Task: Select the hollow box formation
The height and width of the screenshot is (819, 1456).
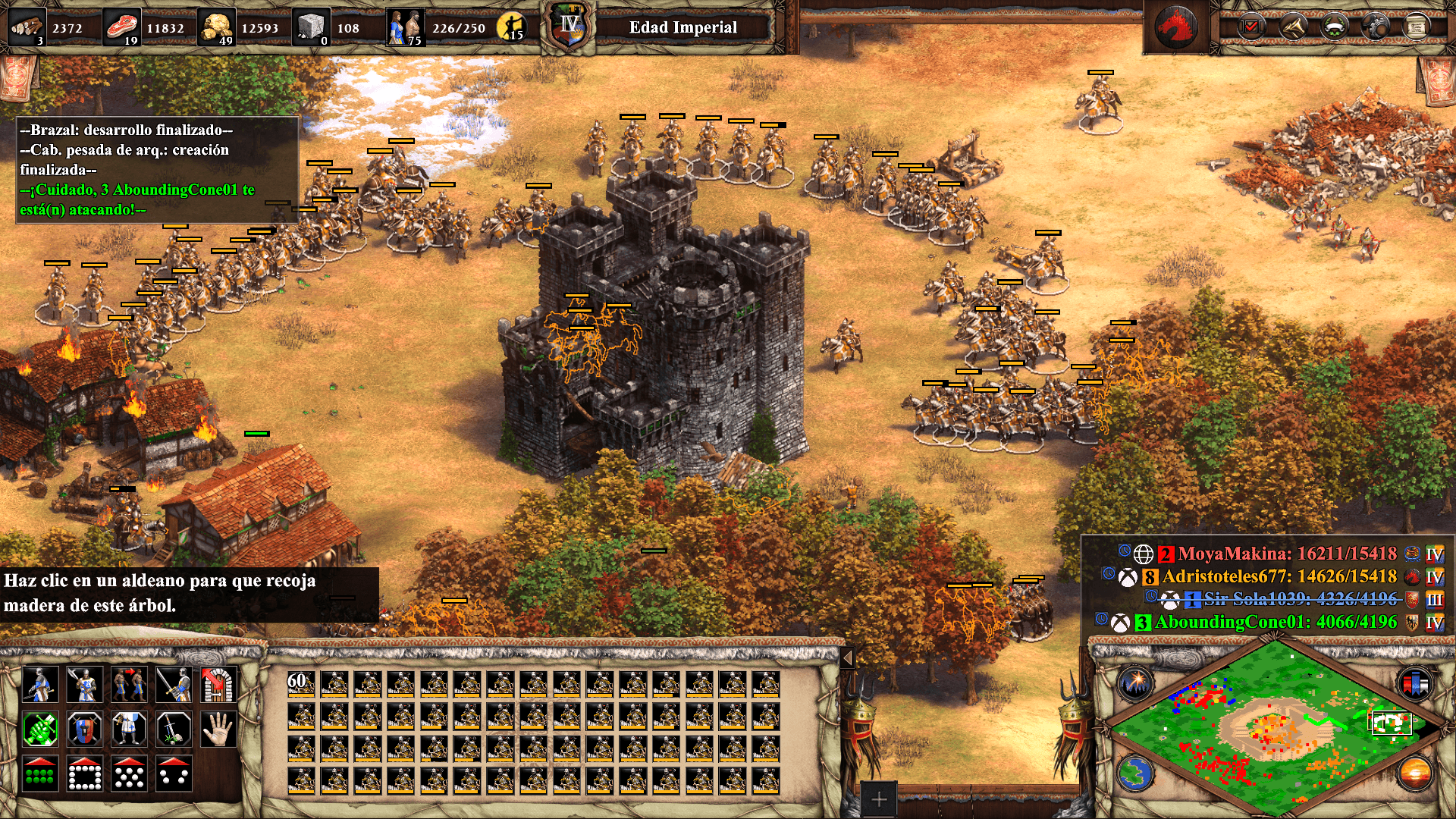Action: (84, 774)
